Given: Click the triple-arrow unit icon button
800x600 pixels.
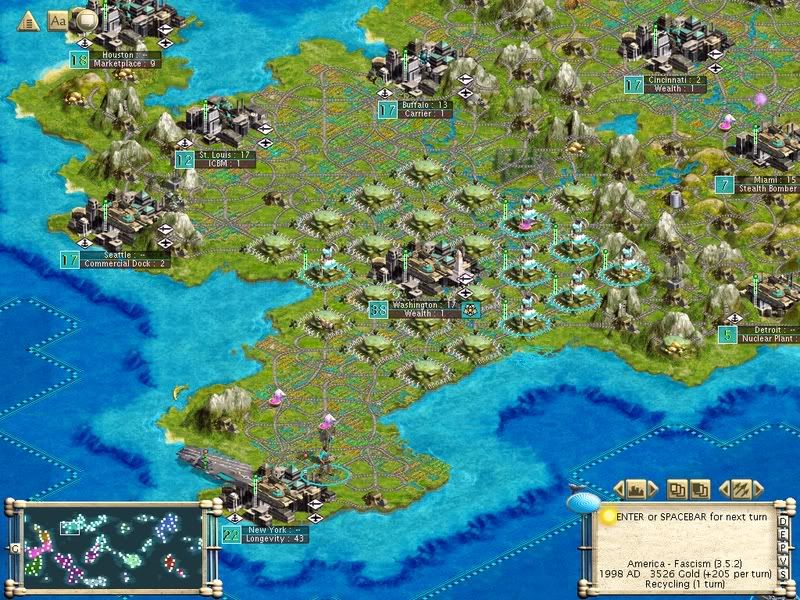Looking at the screenshot, I should pos(741,489).
